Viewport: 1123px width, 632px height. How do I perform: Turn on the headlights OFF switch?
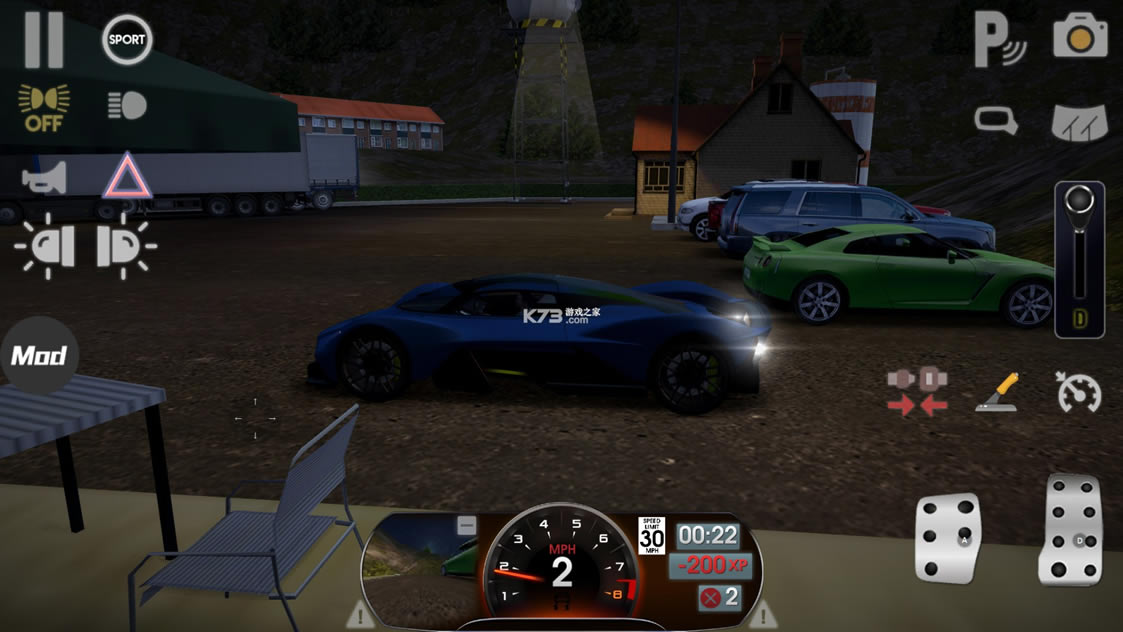[x=44, y=107]
